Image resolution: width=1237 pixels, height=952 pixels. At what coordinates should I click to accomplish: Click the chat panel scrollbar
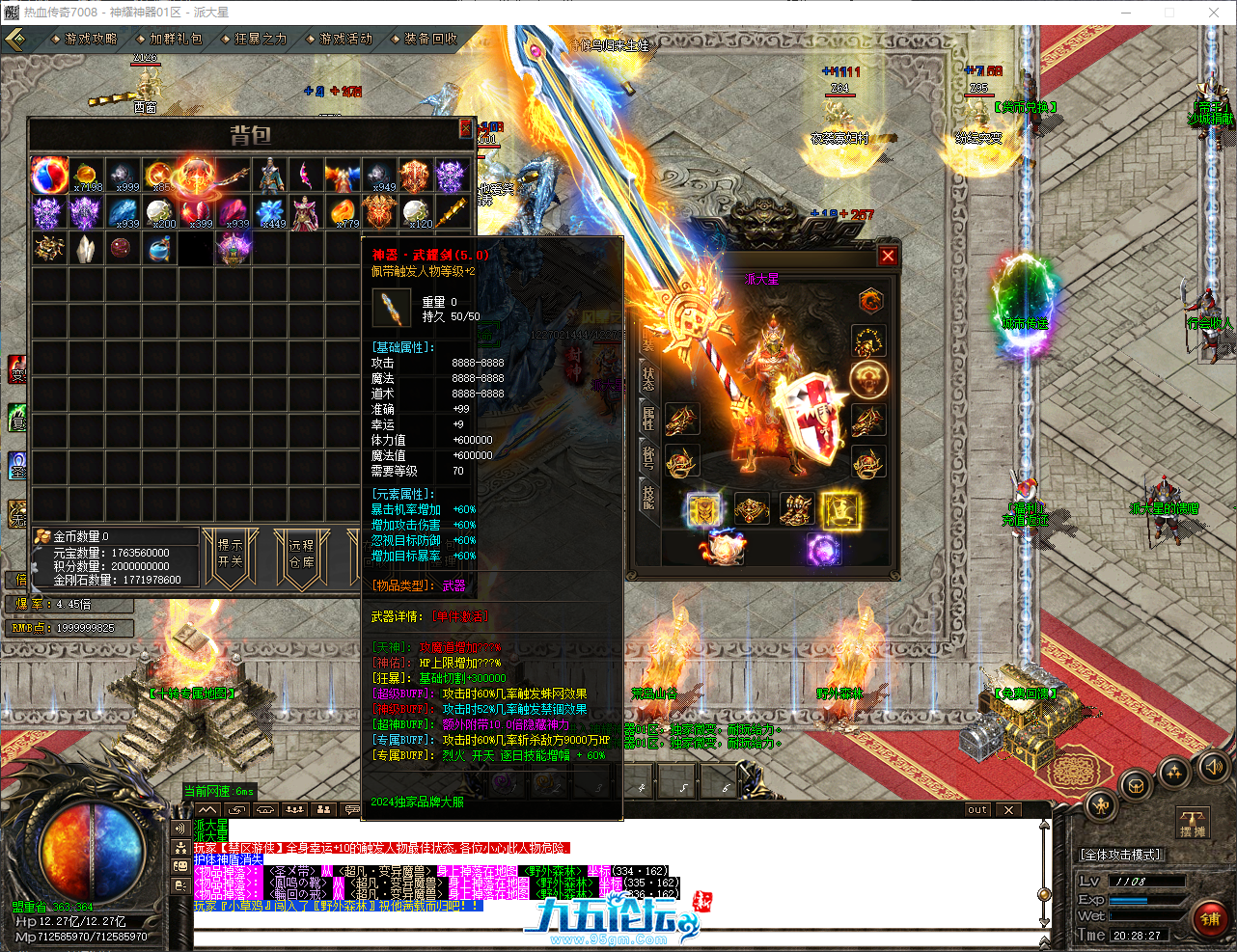1044,895
